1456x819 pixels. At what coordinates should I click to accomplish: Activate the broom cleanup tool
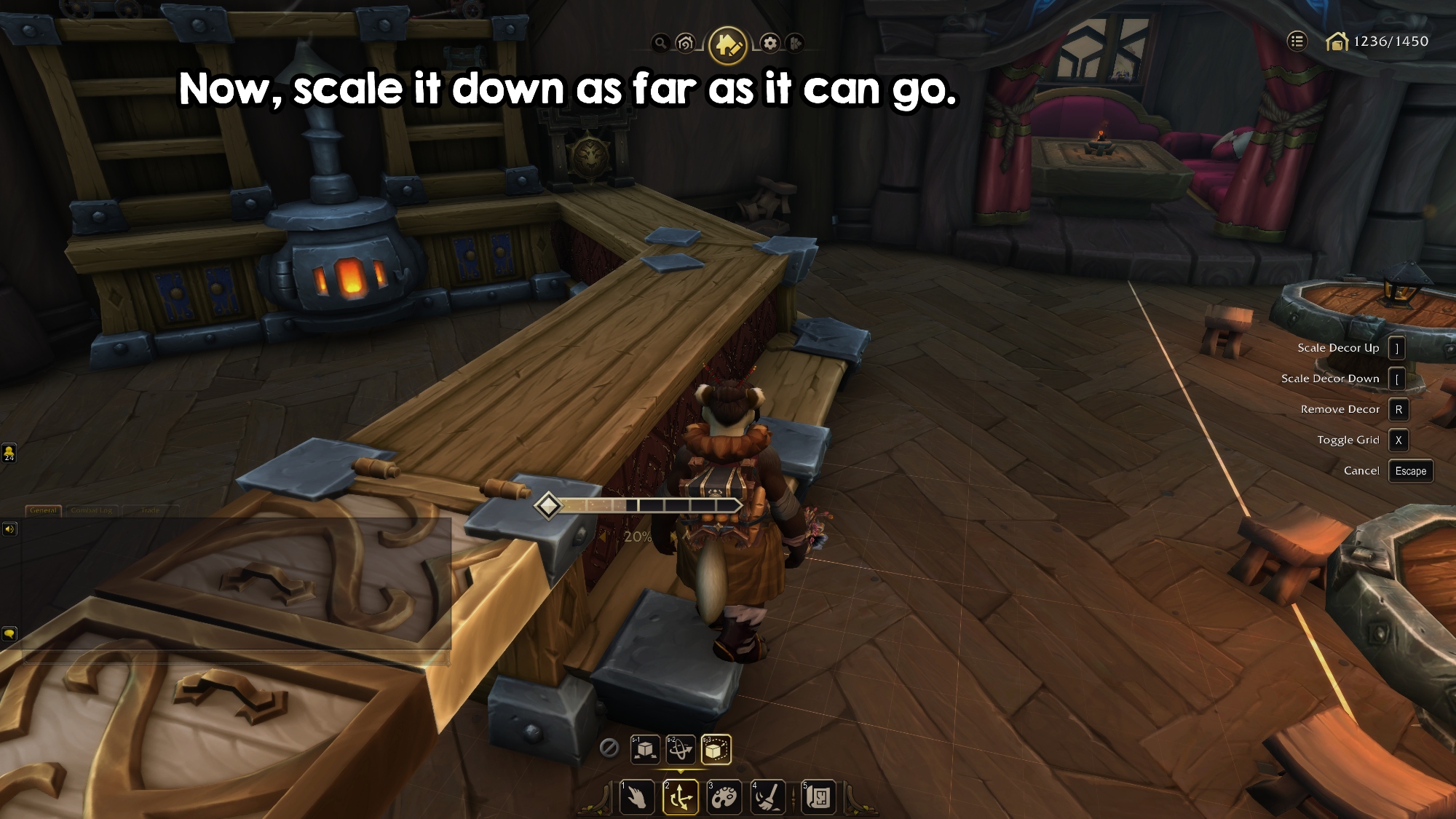tap(767, 797)
